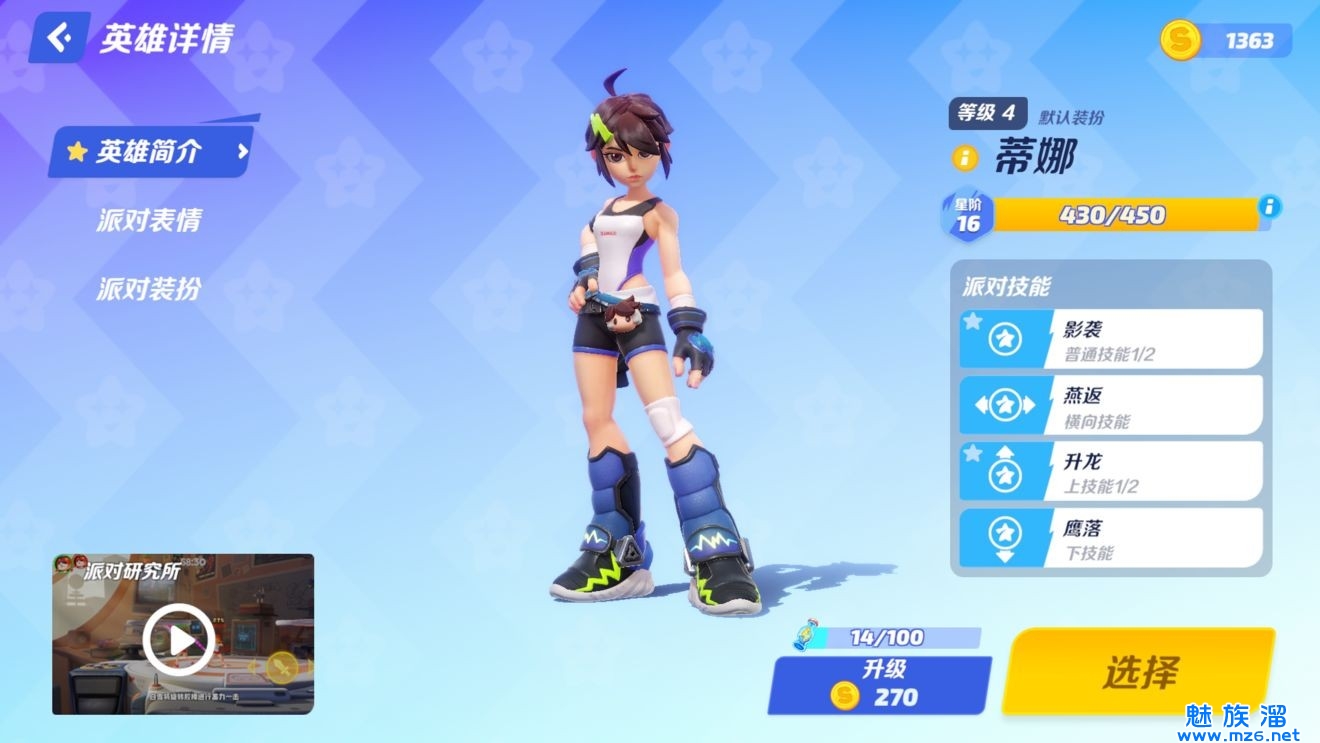This screenshot has height=743, width=1320.
Task: Click the yellow 选择 button
Action: [1139, 671]
